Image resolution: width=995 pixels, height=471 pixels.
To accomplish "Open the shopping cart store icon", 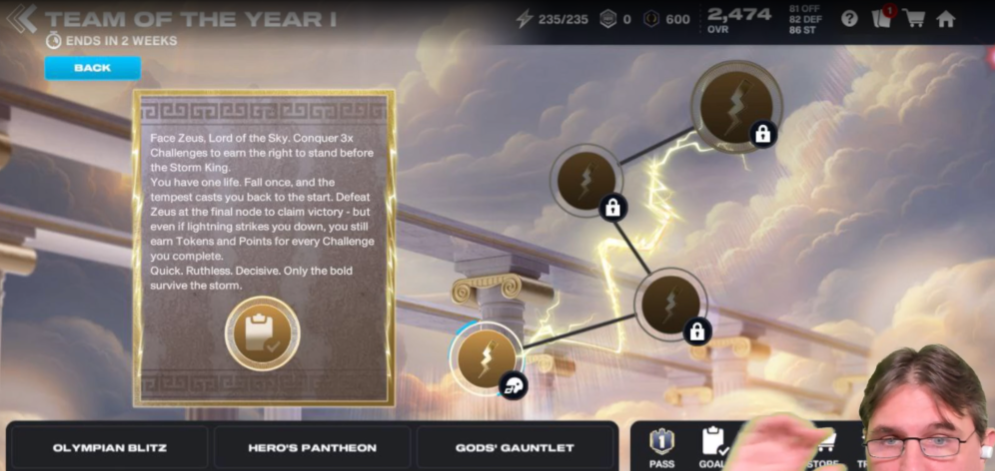I will 913,18.
